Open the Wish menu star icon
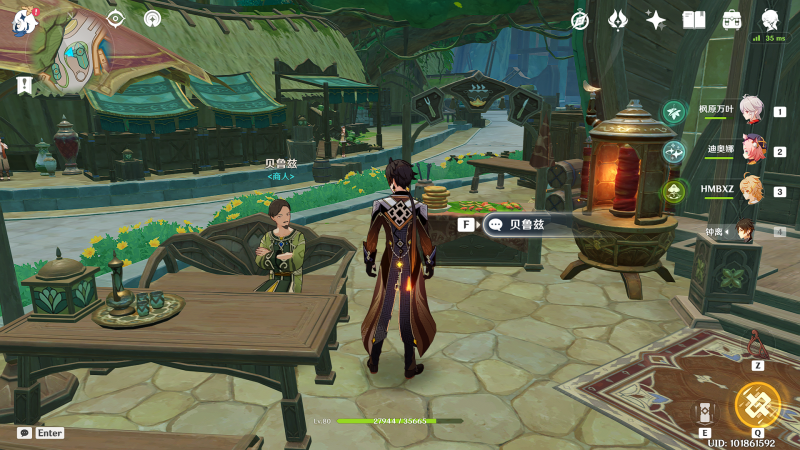This screenshot has height=450, width=800. coord(656,19)
